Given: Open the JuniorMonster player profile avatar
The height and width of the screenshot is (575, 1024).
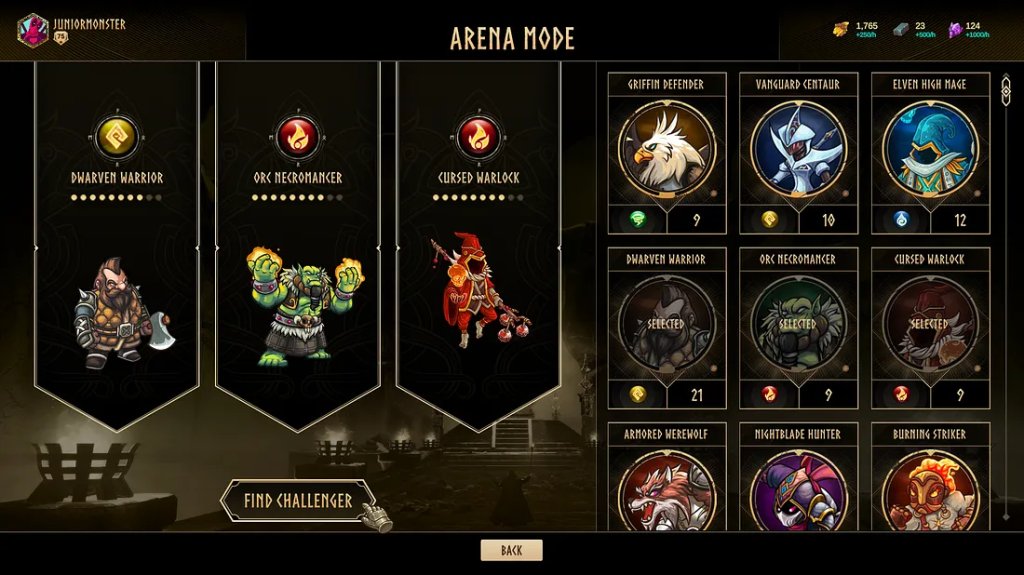Looking at the screenshot, I should (33, 29).
